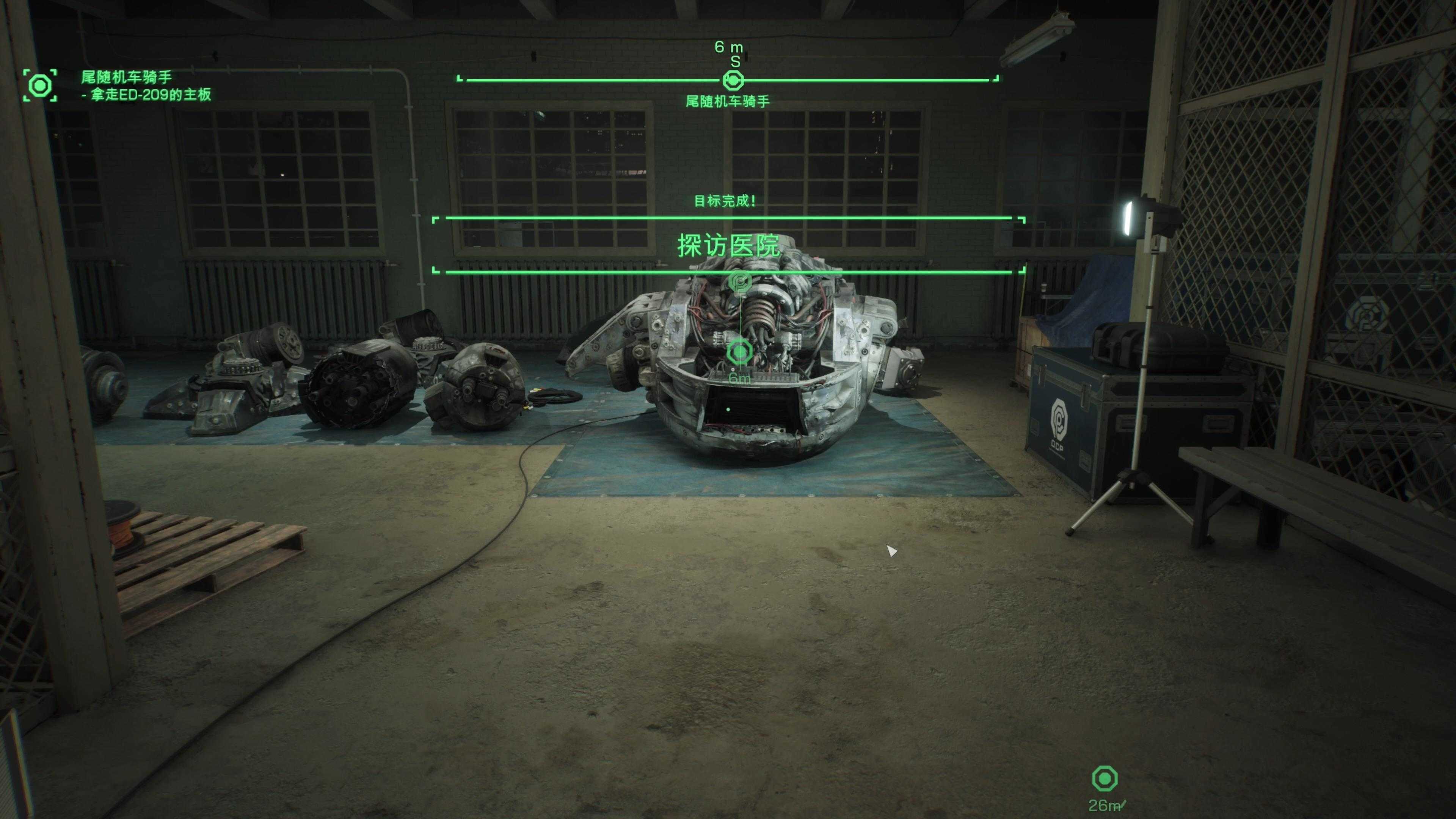
Task: Click the waypoint marker labeled 26m
Action: 1105,779
